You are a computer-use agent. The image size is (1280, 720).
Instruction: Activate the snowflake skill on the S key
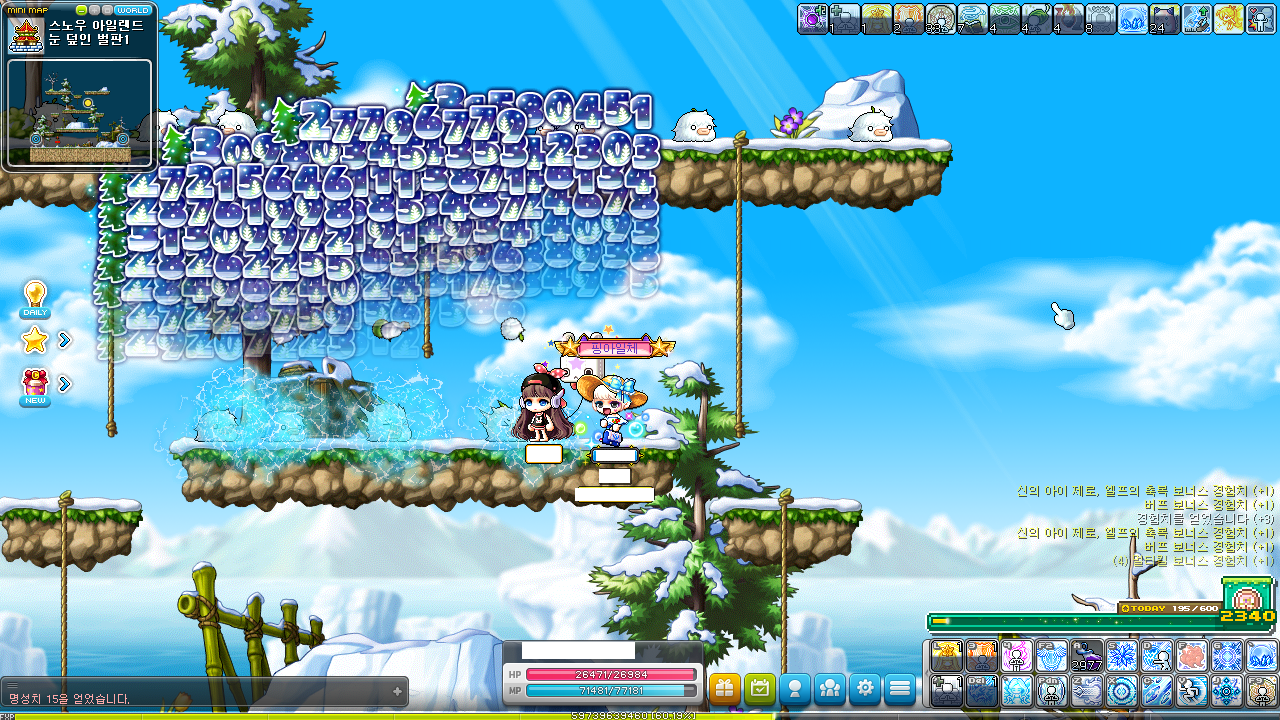coord(1122,656)
